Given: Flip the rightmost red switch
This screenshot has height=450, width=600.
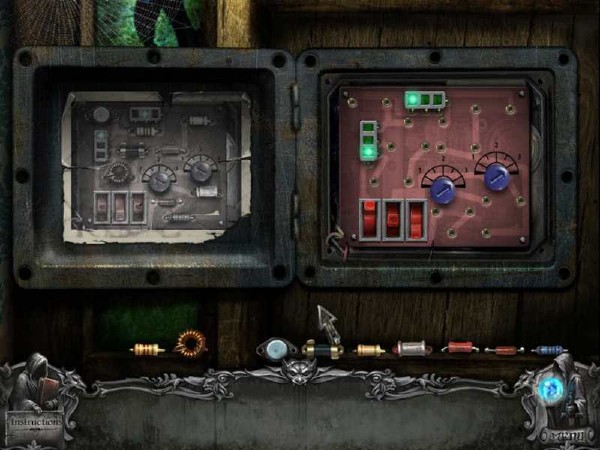Looking at the screenshot, I should [x=415, y=219].
